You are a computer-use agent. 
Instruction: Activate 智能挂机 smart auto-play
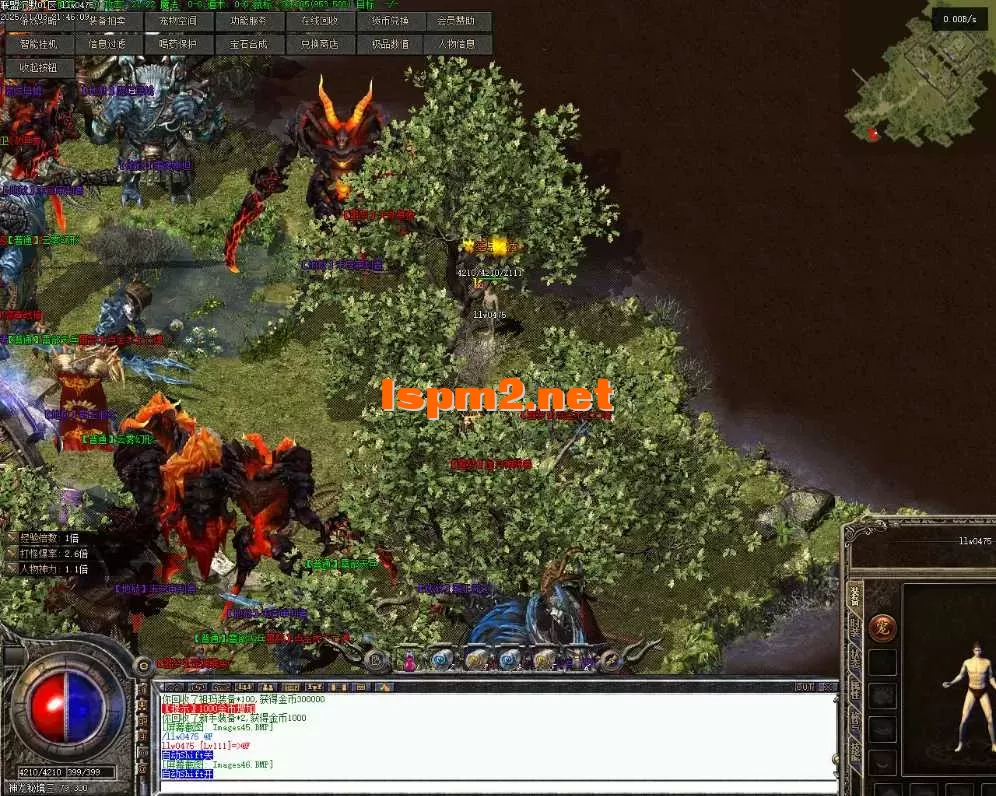[39, 44]
